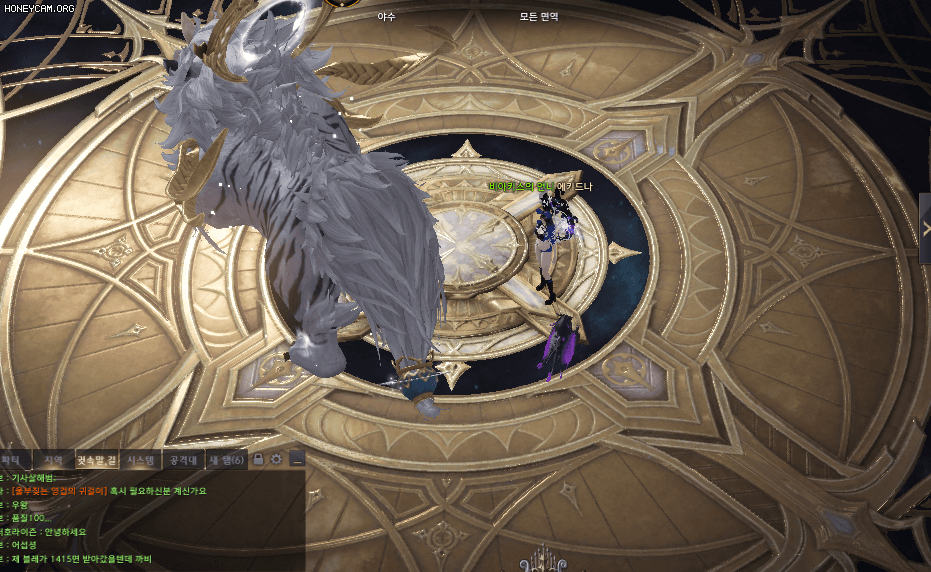Screen dimensions: 931x572
Task: Show the 시스템 chat tab
Action: 141,460
